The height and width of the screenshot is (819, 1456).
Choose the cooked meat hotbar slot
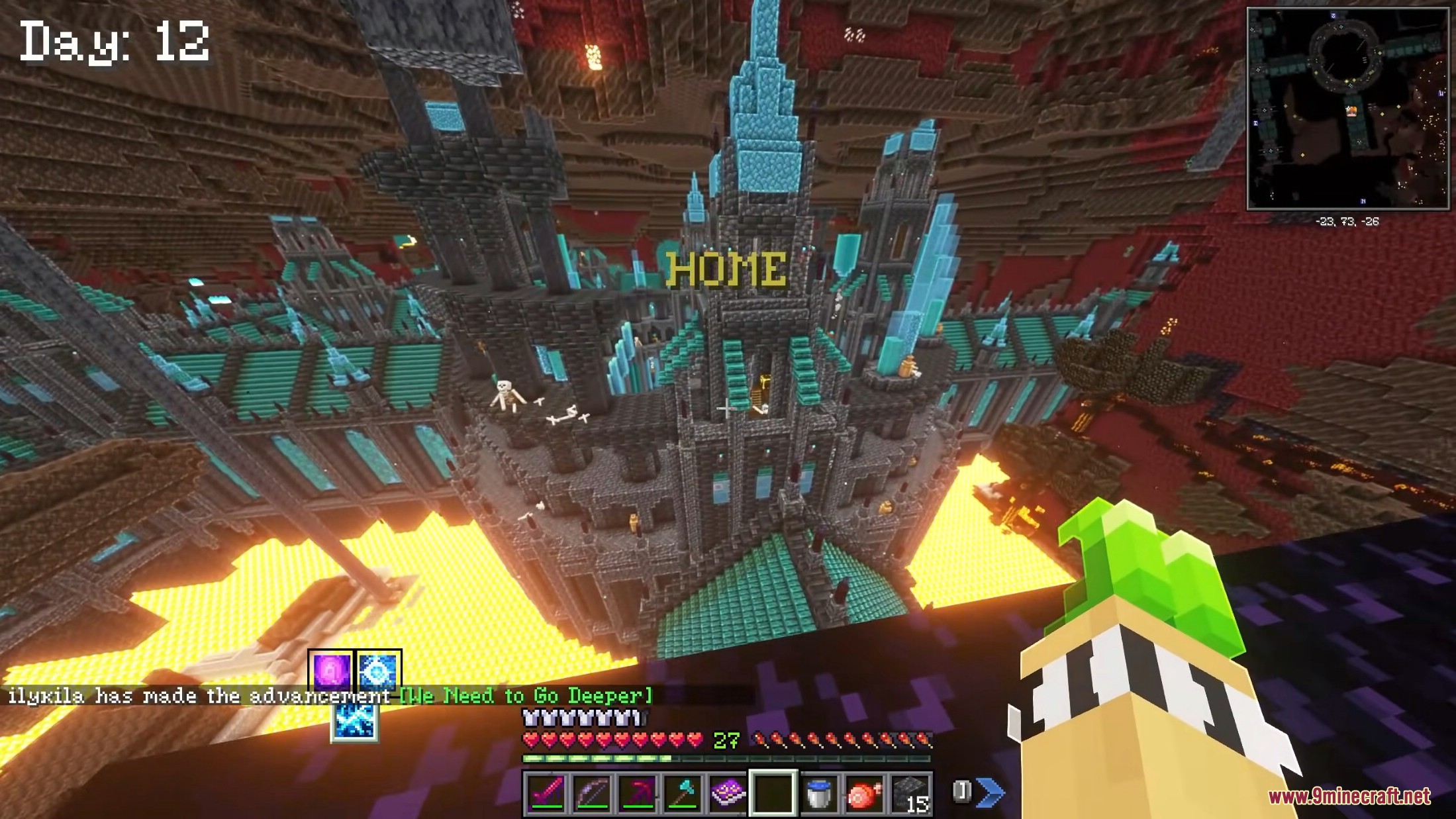(x=863, y=793)
